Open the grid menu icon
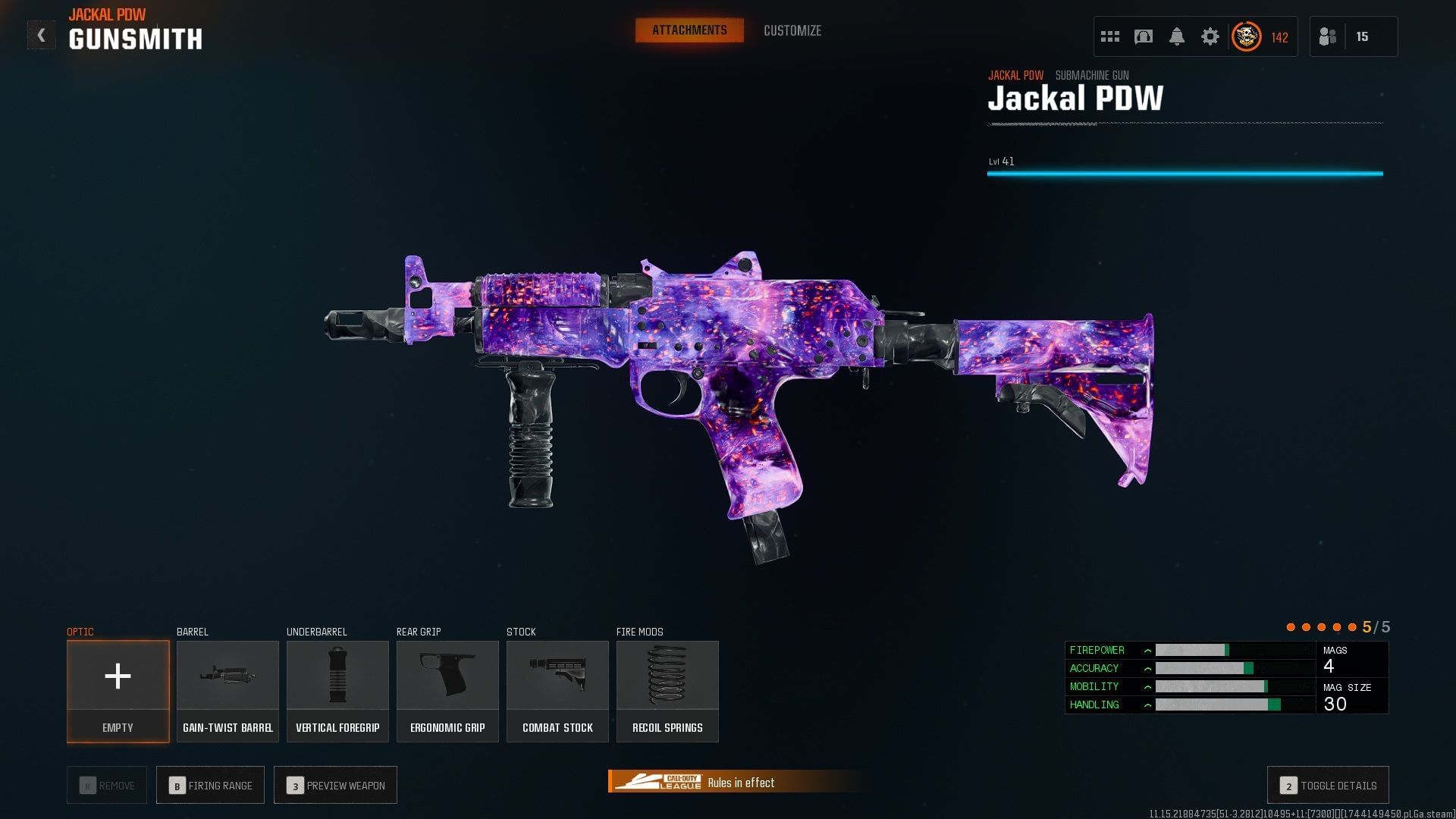Image resolution: width=1456 pixels, height=819 pixels. pyautogui.click(x=1109, y=36)
